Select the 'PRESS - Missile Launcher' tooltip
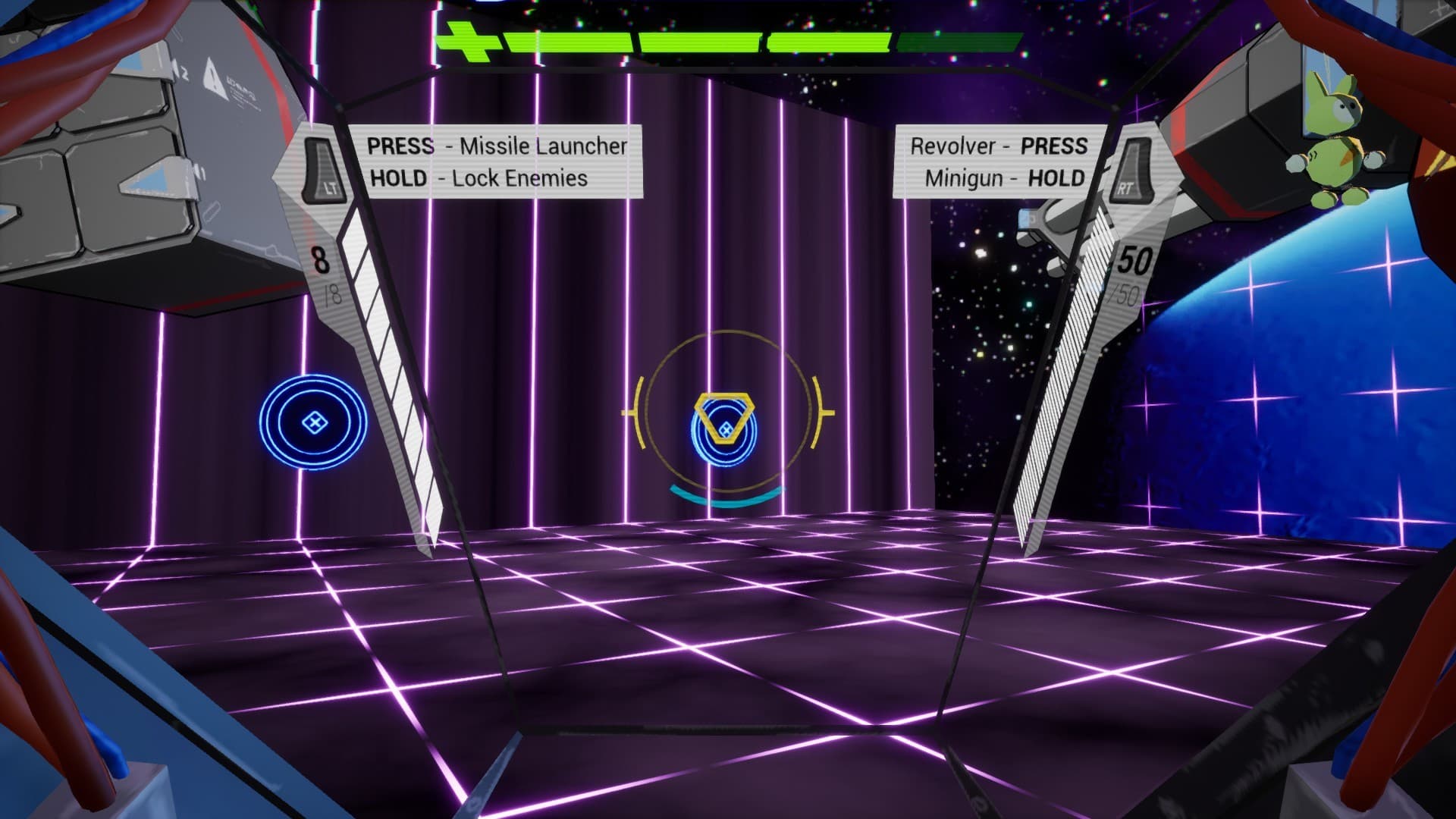 (x=496, y=146)
